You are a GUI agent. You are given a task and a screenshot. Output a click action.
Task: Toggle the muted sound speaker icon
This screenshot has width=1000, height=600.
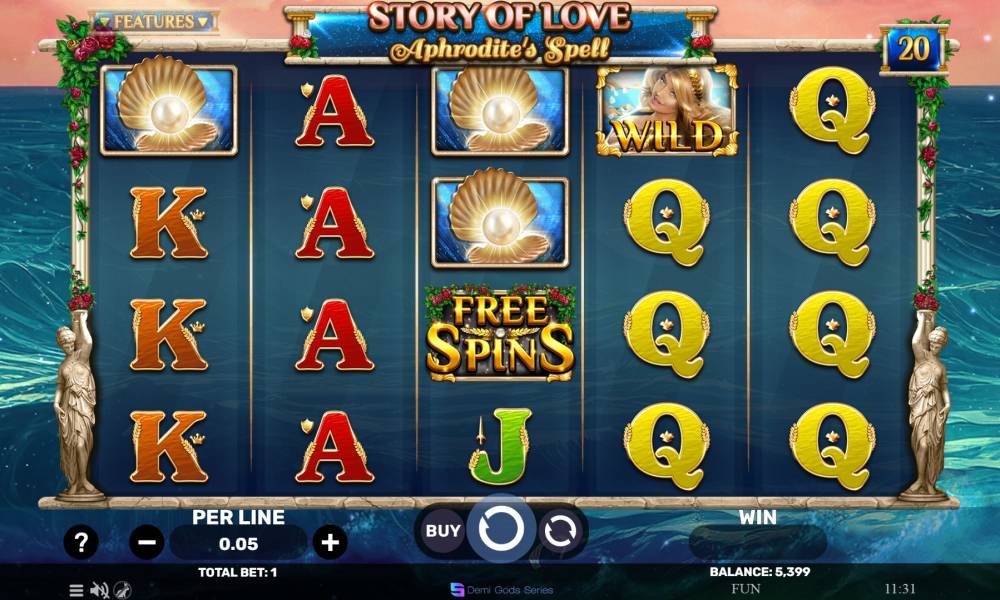pos(99,590)
